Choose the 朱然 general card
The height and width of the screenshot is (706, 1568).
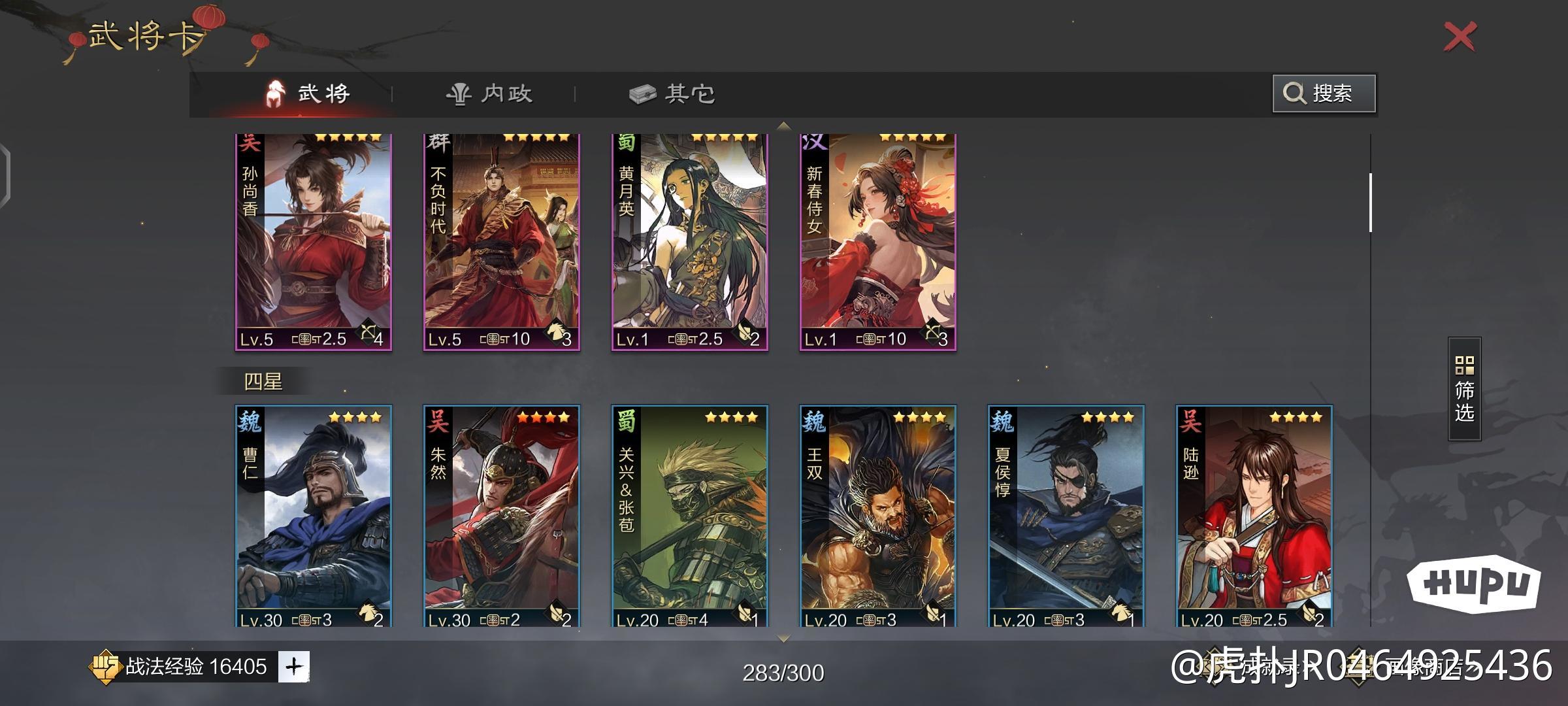pyautogui.click(x=502, y=516)
